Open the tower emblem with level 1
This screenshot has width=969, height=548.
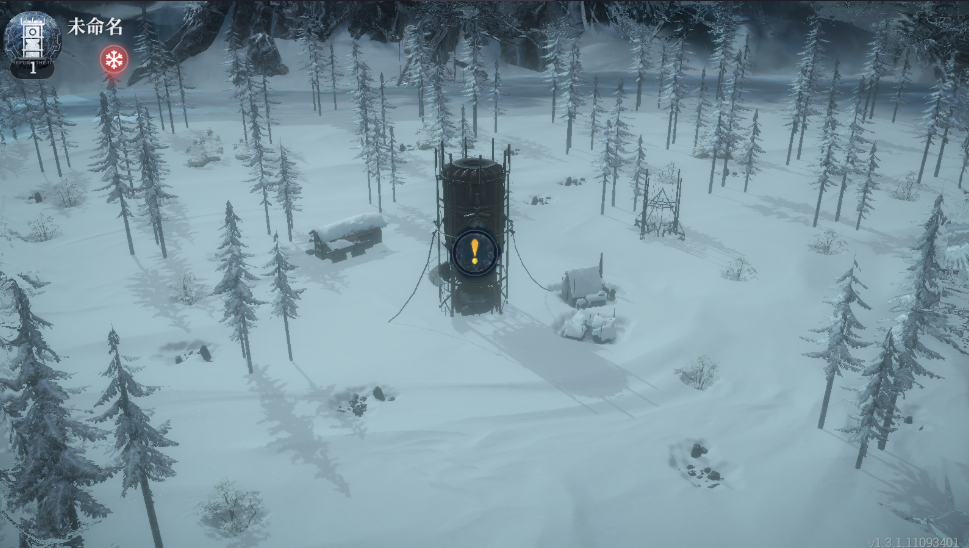point(32,41)
